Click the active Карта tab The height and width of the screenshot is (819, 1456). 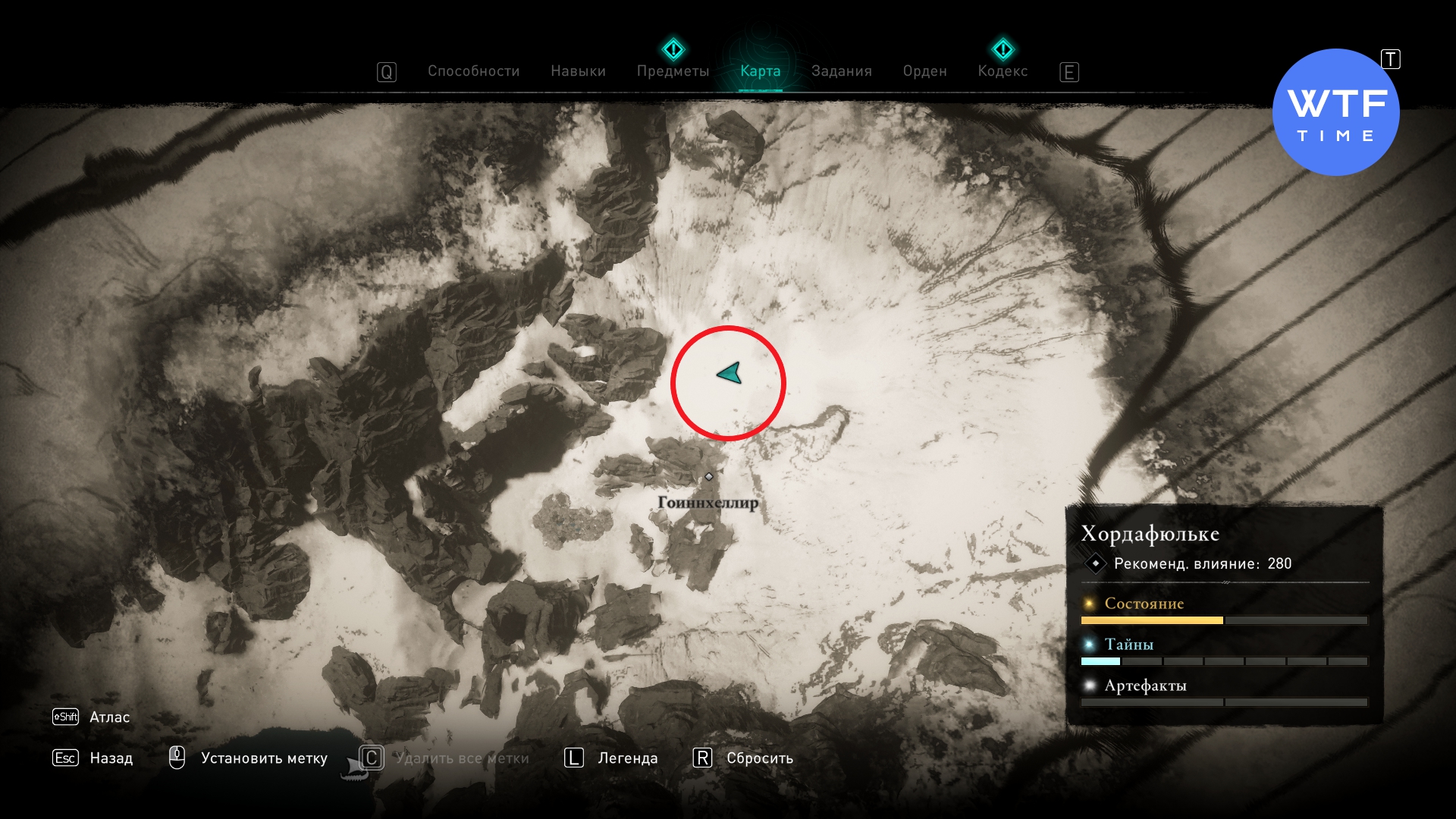(x=760, y=71)
